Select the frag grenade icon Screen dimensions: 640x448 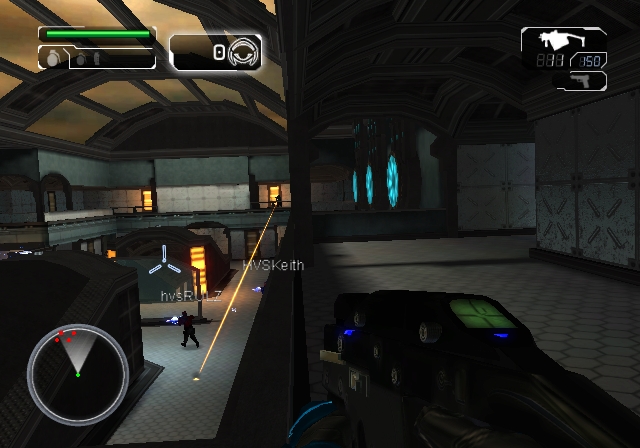[52, 59]
